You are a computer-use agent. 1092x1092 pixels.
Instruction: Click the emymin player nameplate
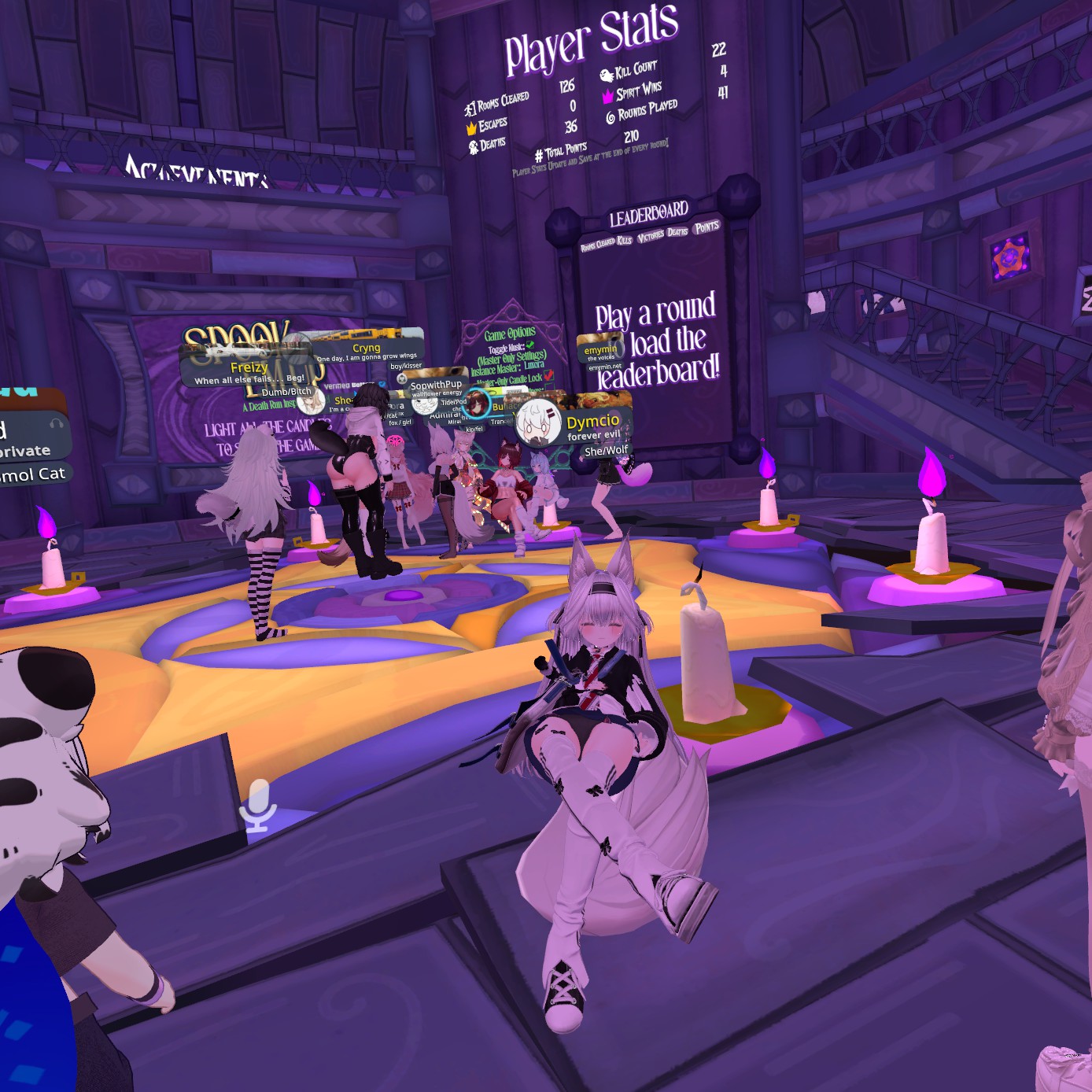pyautogui.click(x=601, y=350)
